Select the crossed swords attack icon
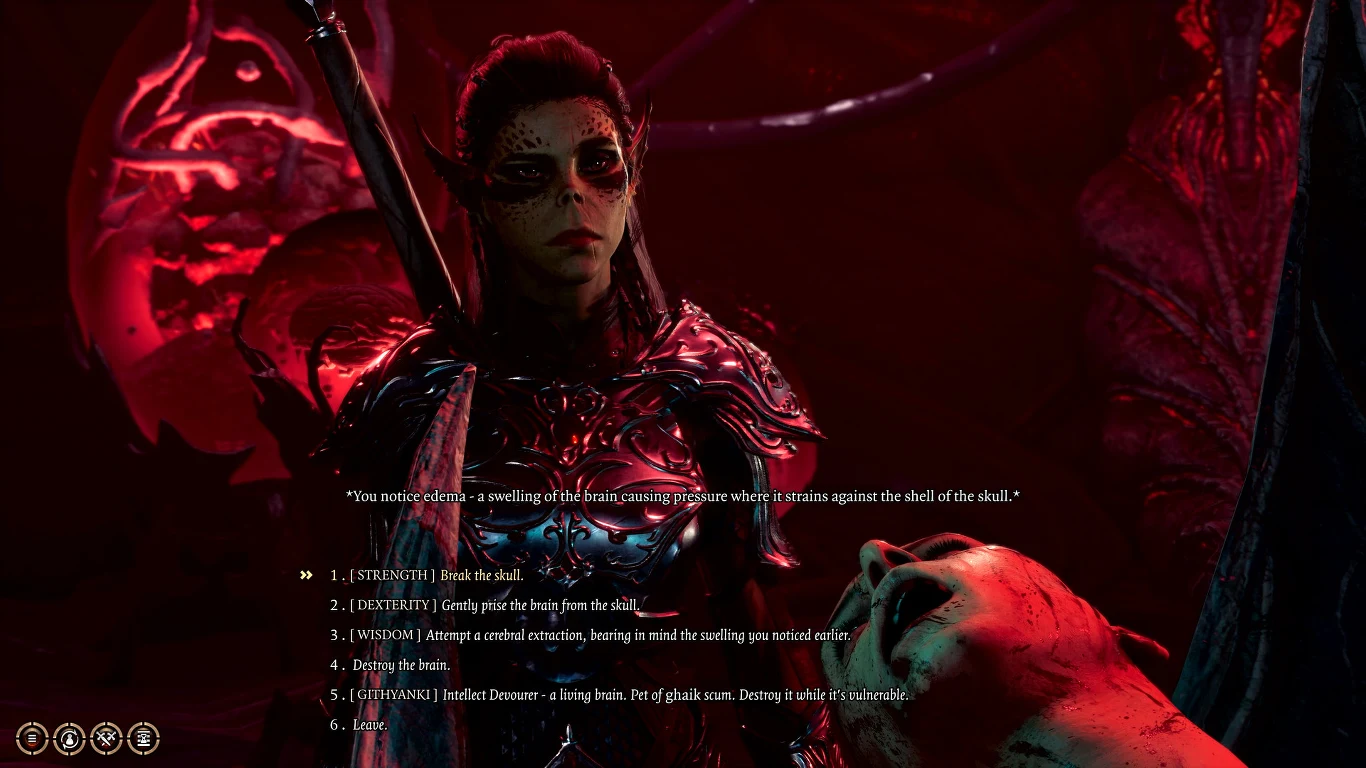The width and height of the screenshot is (1366, 768). tap(106, 738)
